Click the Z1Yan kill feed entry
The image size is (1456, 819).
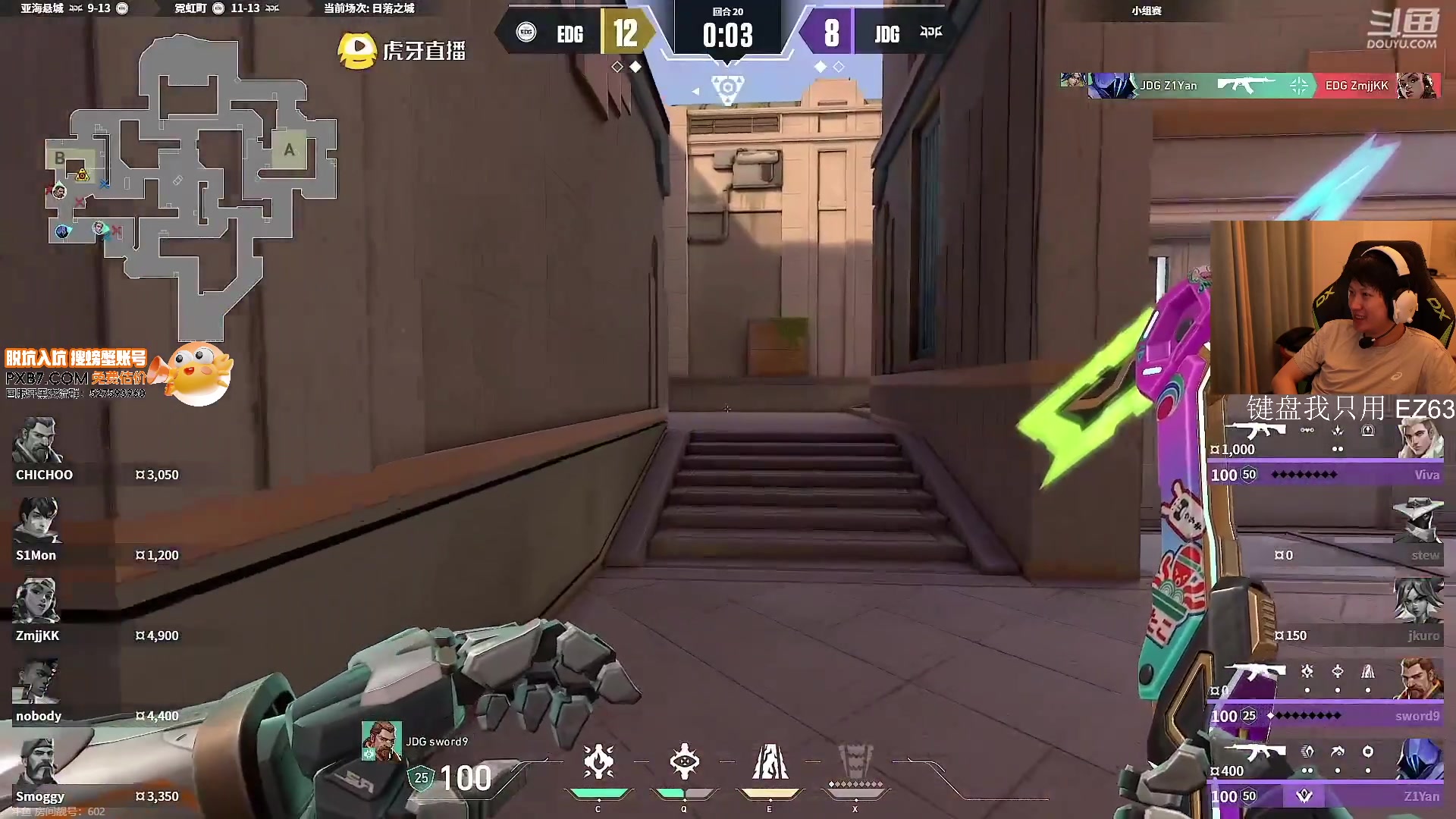[1250, 86]
